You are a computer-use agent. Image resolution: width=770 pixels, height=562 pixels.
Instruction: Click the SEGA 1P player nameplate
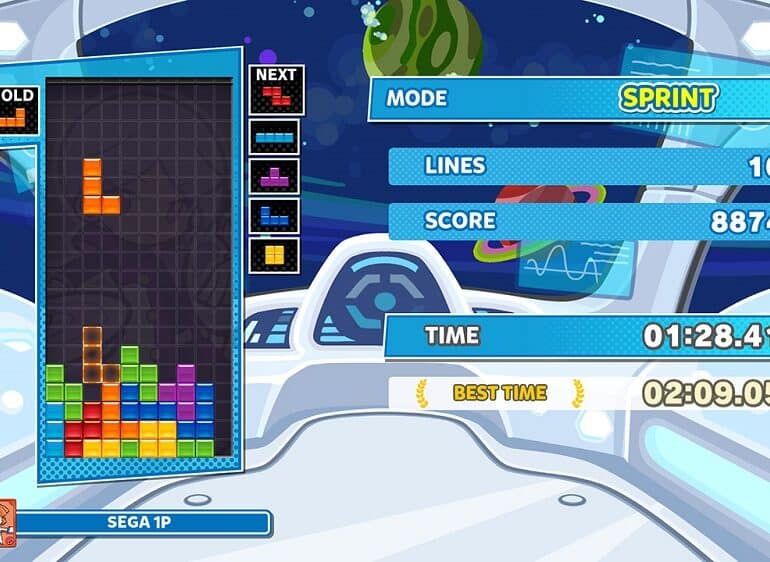pos(142,522)
